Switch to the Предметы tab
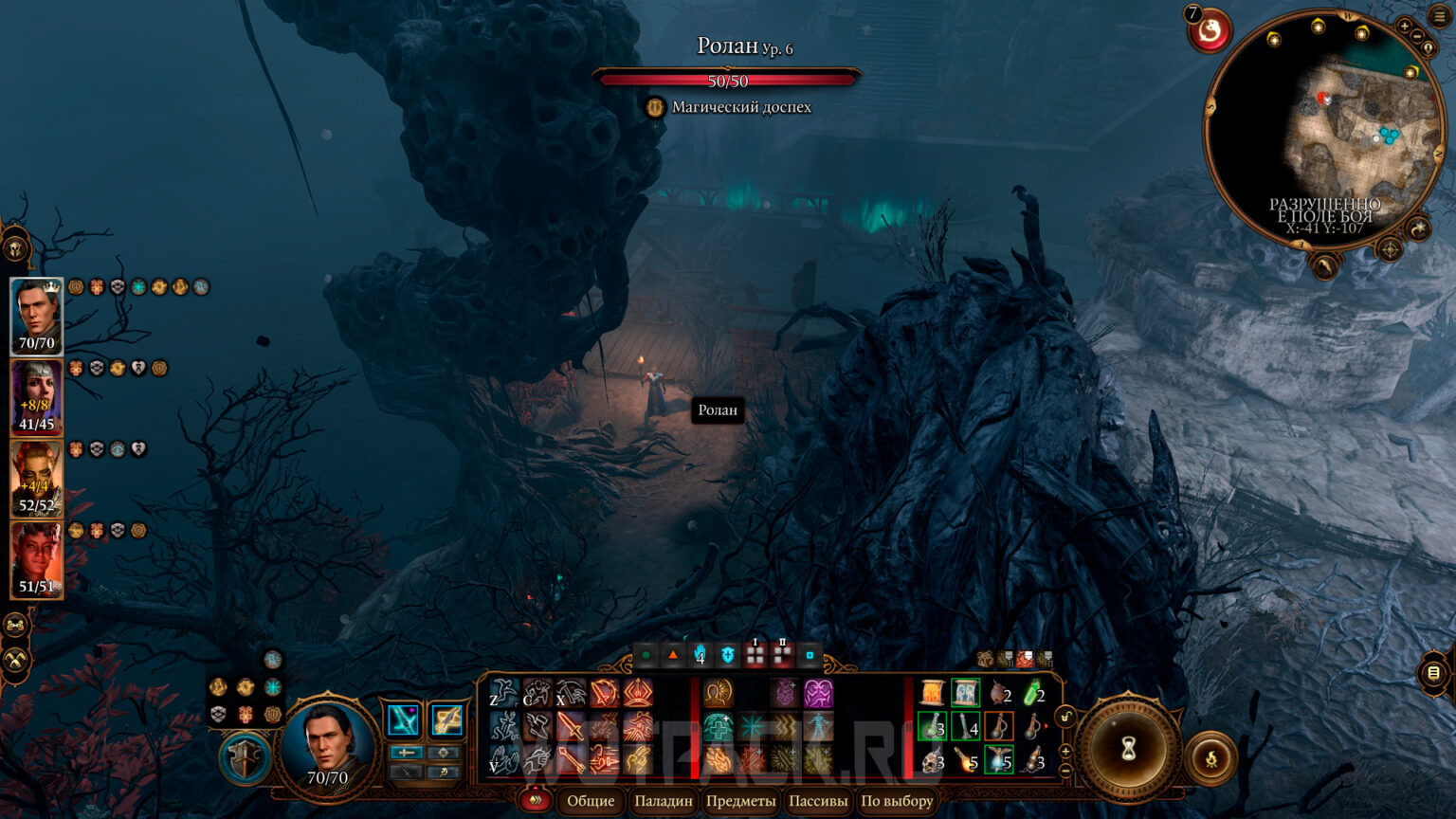The height and width of the screenshot is (819, 1456). (x=740, y=800)
